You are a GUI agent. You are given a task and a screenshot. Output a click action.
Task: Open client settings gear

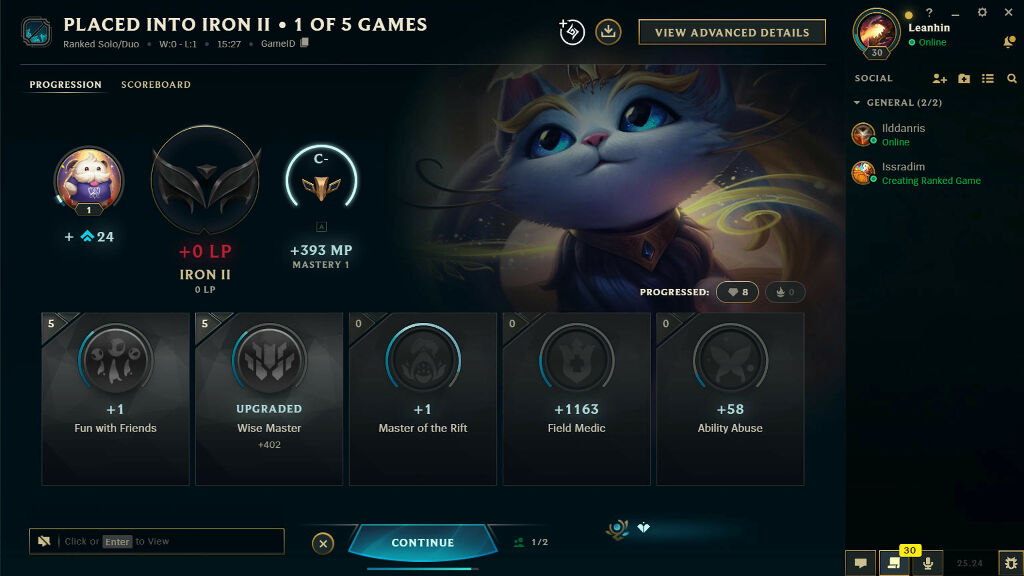point(982,12)
